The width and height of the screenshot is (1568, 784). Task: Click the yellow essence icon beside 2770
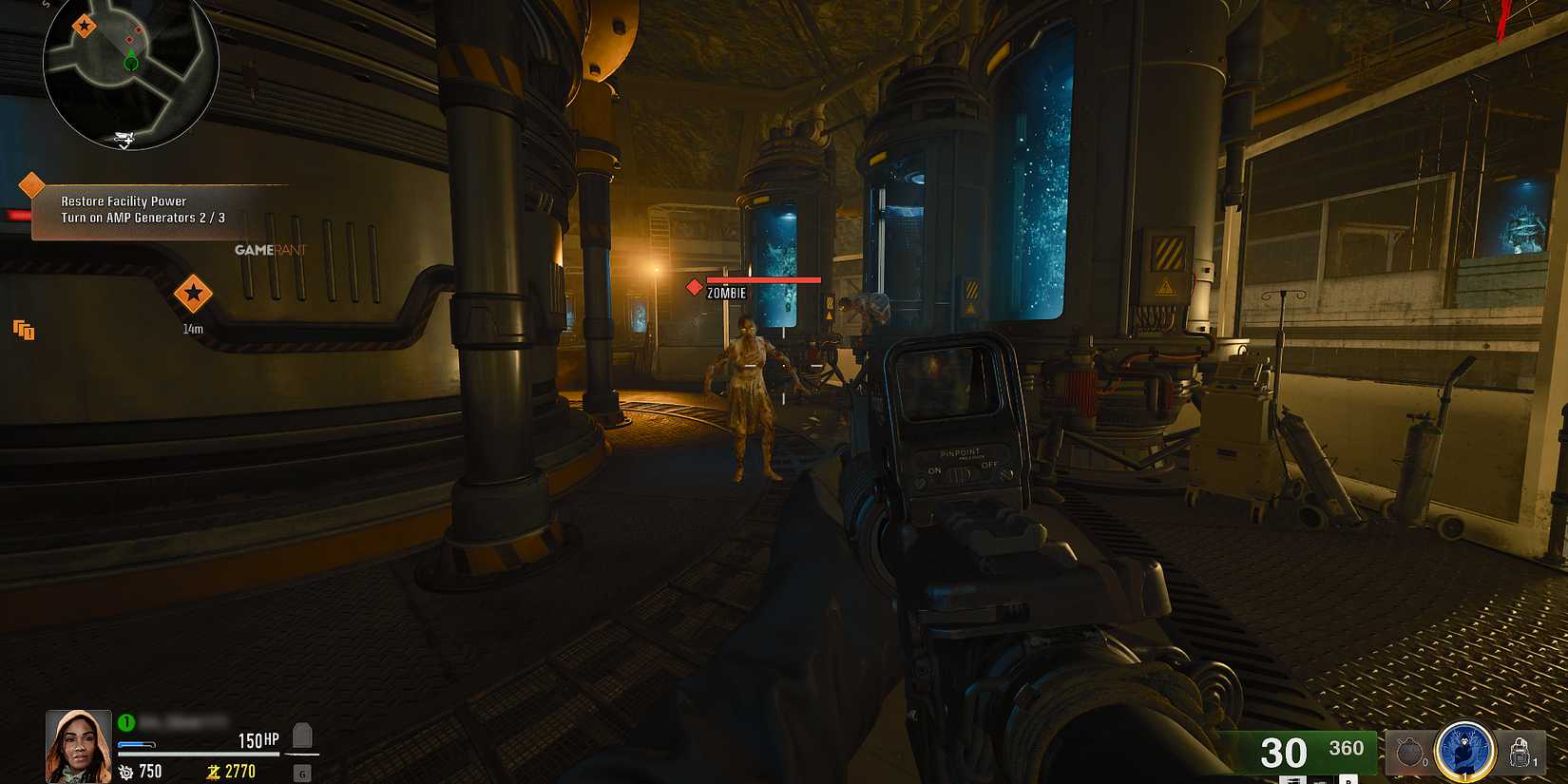pyautogui.click(x=215, y=772)
